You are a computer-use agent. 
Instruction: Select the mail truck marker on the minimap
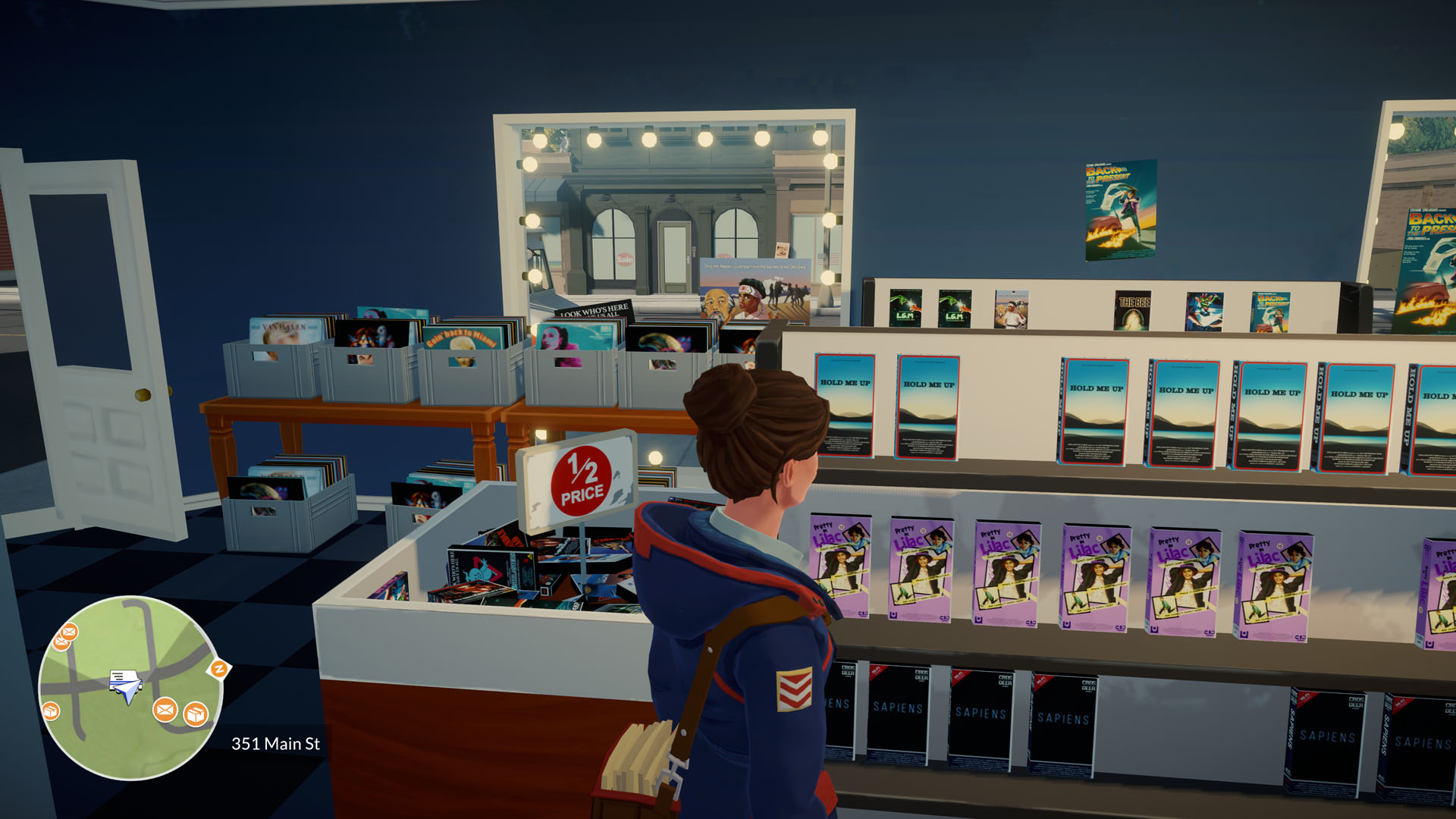point(125,683)
